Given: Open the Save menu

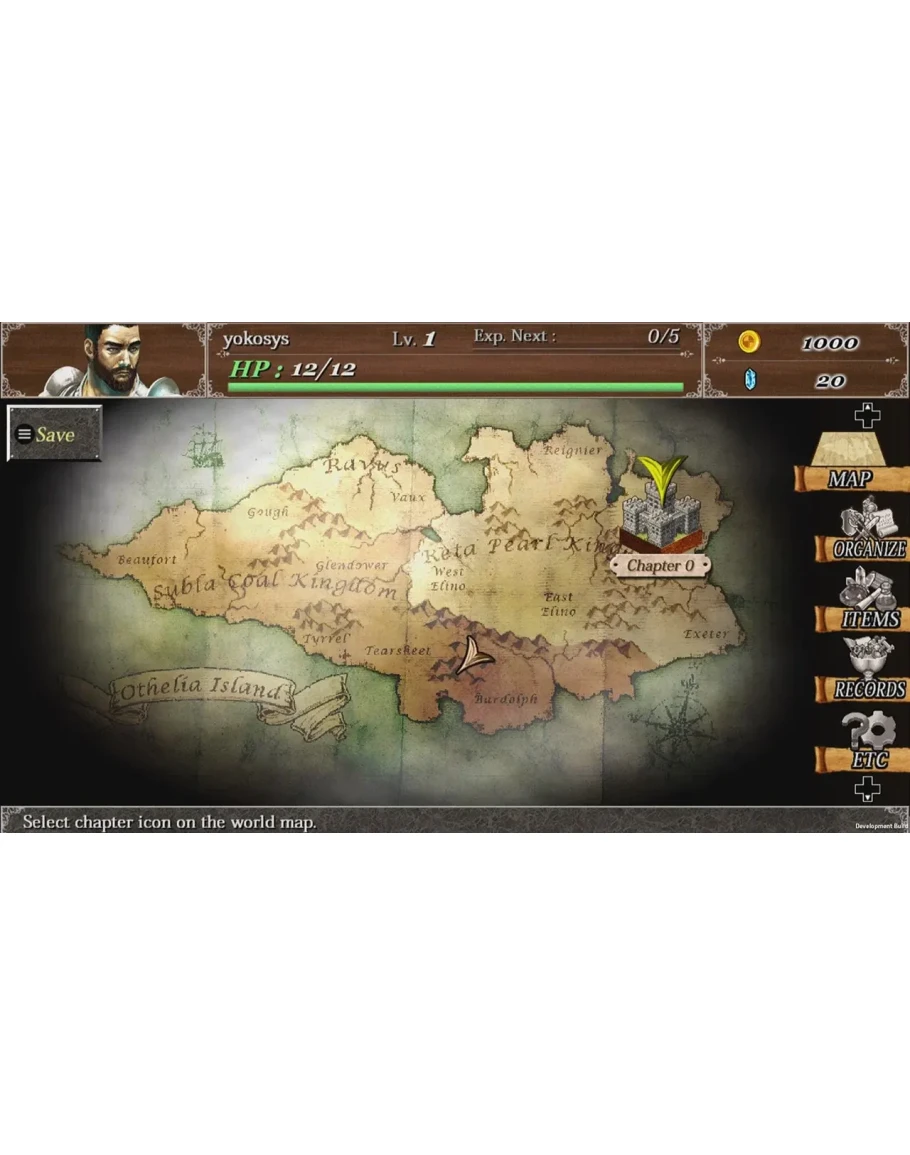Looking at the screenshot, I should (x=55, y=434).
